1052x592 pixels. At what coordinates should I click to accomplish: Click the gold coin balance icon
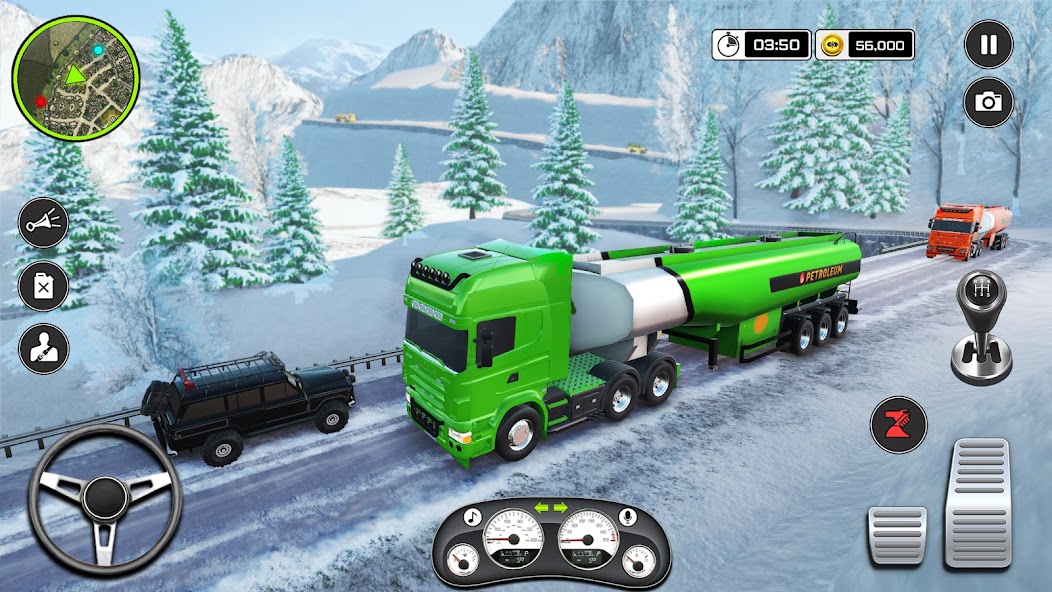click(x=832, y=44)
